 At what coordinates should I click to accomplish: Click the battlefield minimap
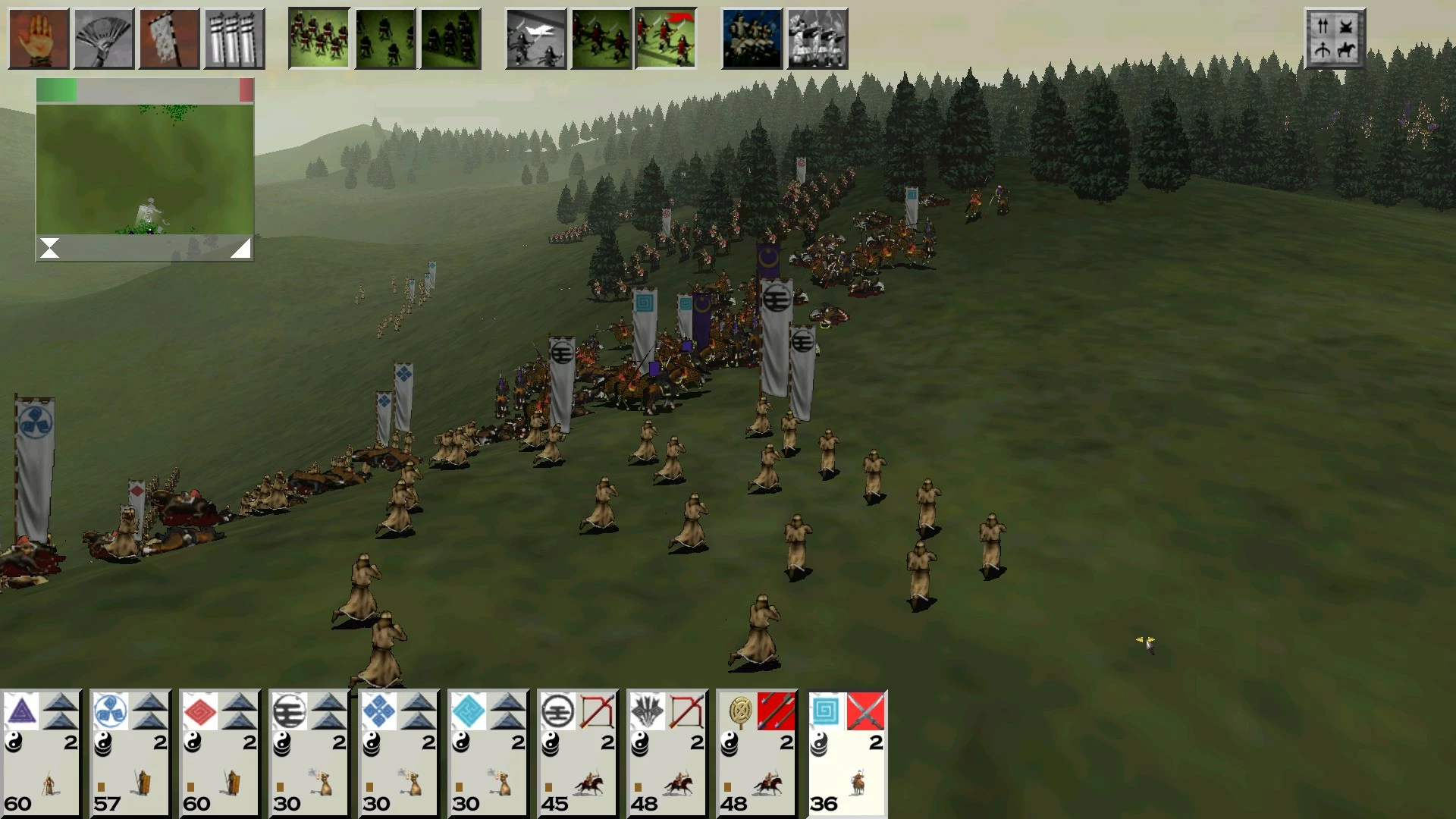[x=145, y=169]
